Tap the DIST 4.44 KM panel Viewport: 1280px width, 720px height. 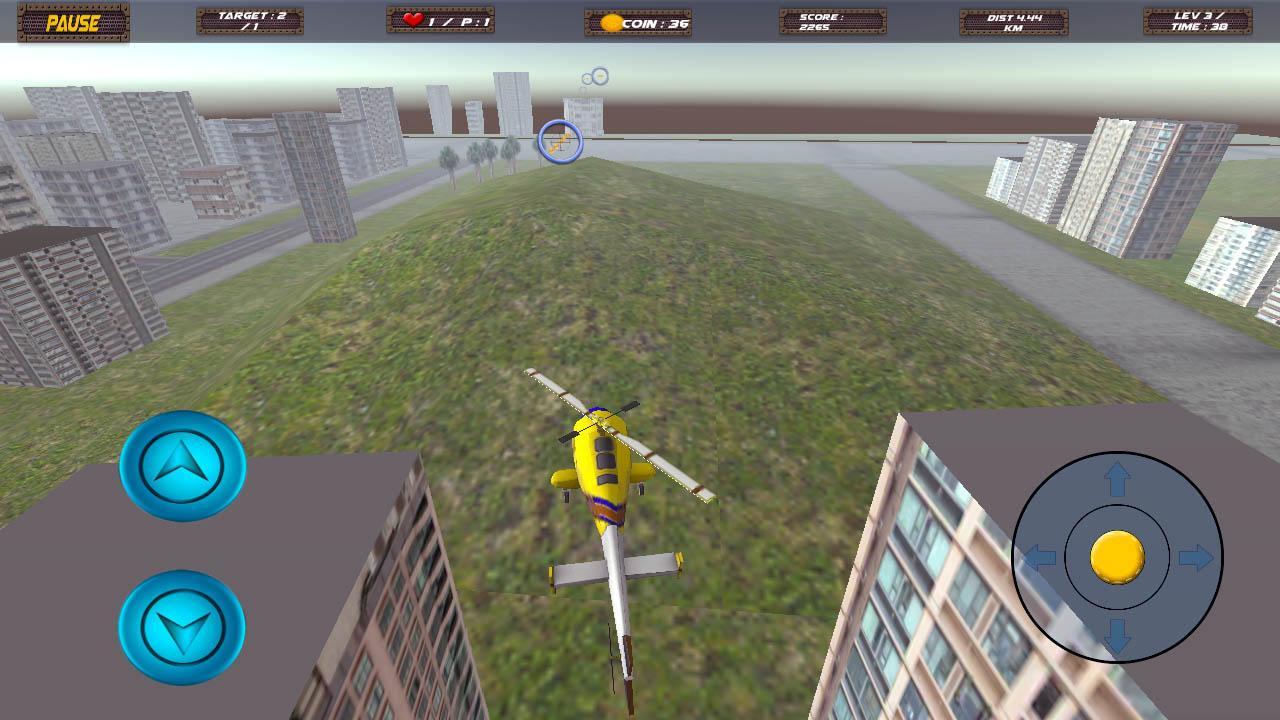[1013, 20]
